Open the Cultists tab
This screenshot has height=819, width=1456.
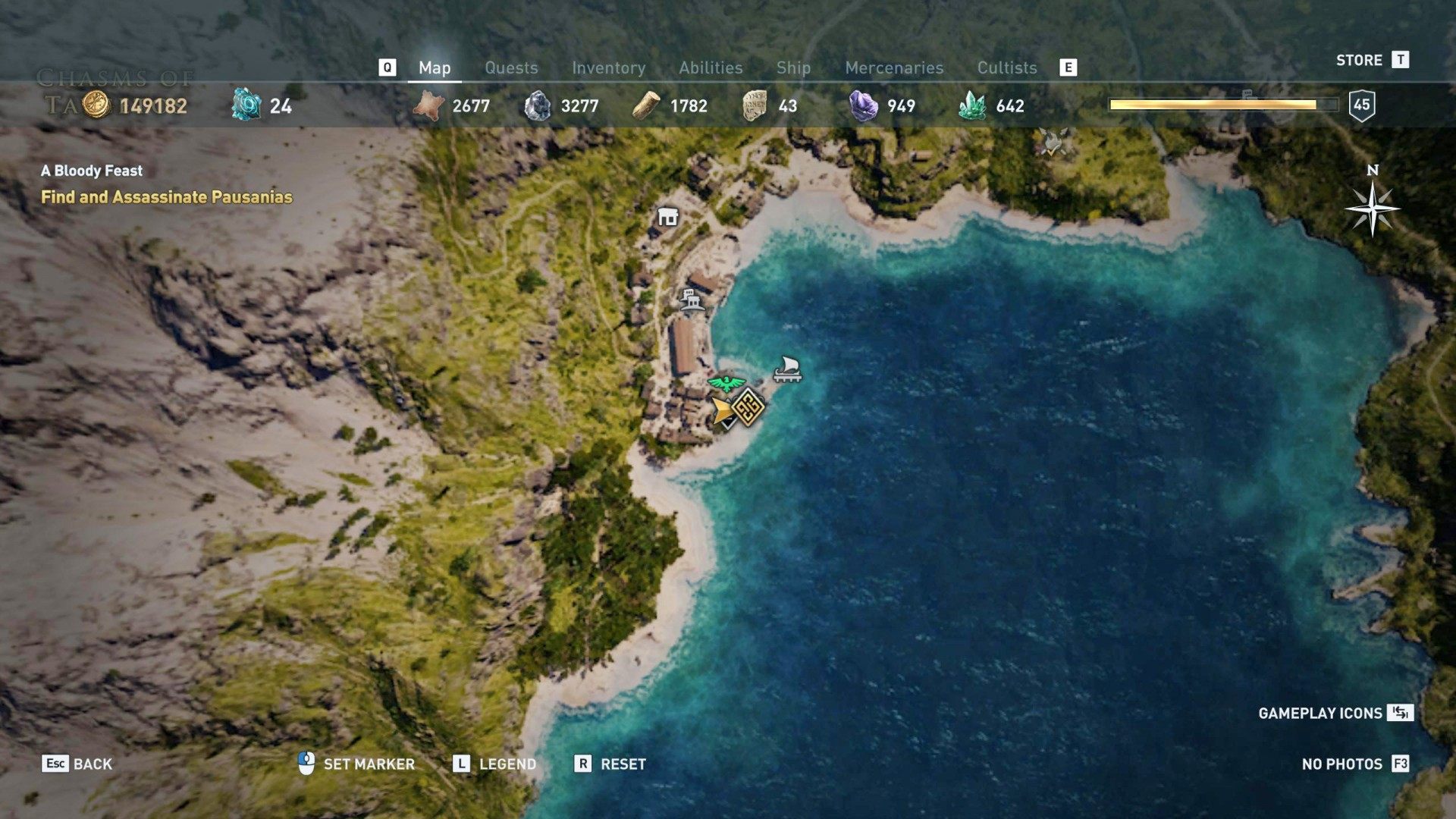point(1007,67)
